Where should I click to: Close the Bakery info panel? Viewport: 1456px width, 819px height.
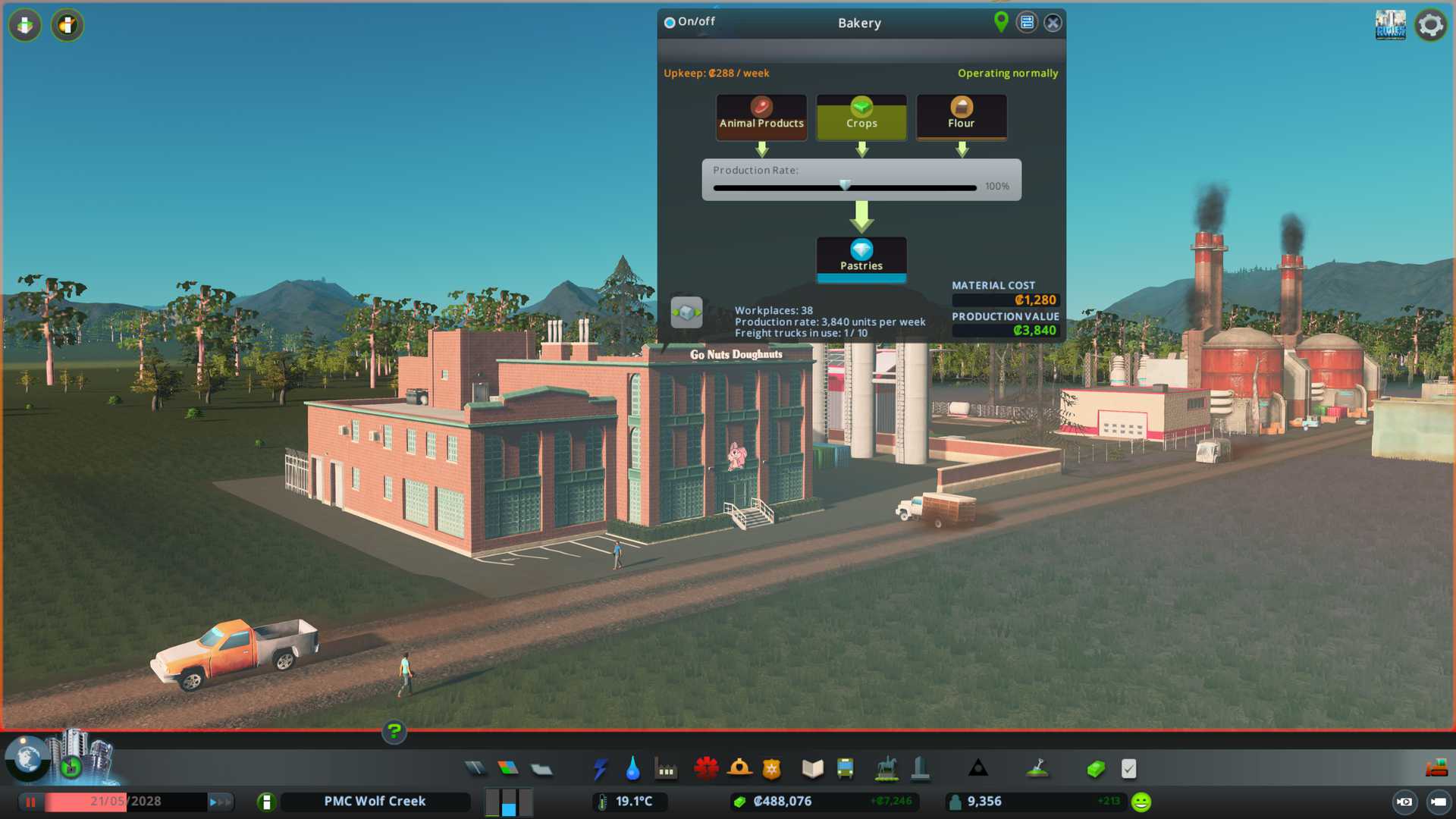(x=1053, y=23)
